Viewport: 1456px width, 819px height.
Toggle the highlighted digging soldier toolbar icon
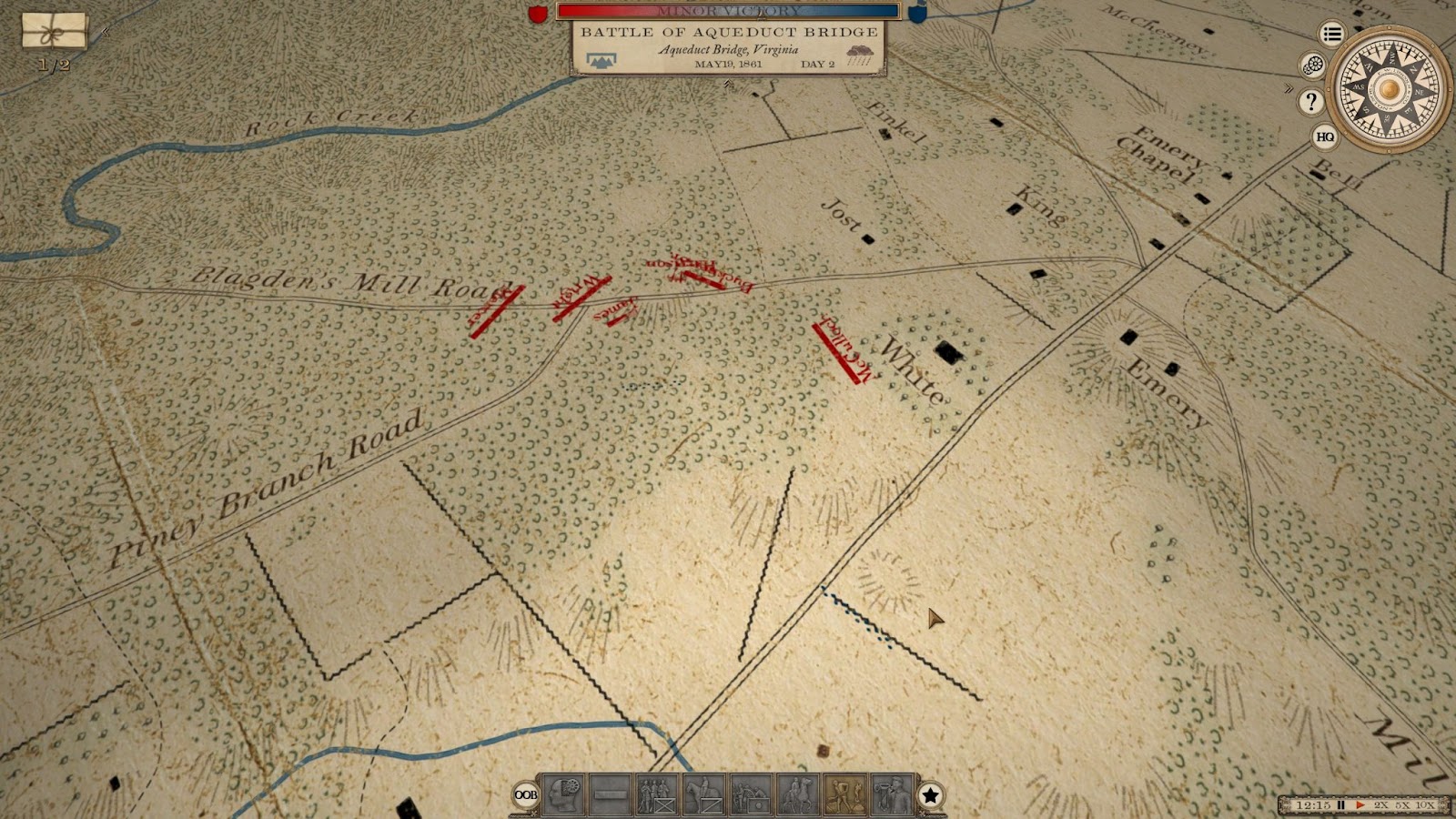[844, 794]
